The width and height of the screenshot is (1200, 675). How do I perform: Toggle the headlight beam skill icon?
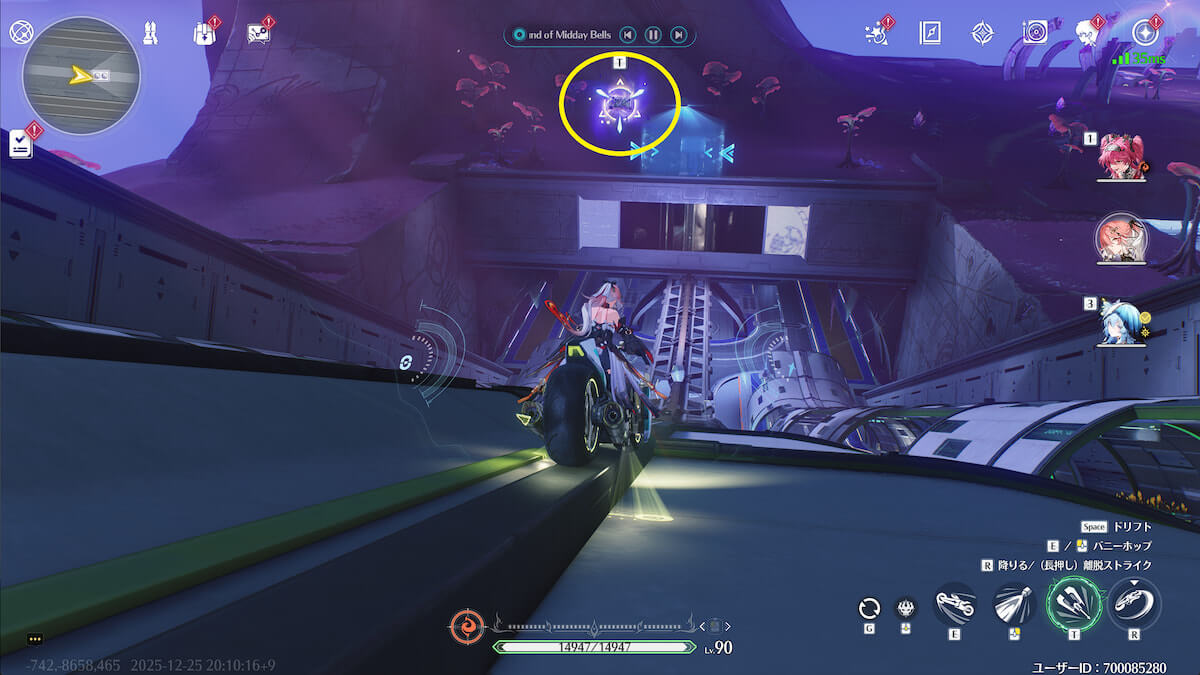pos(1014,604)
